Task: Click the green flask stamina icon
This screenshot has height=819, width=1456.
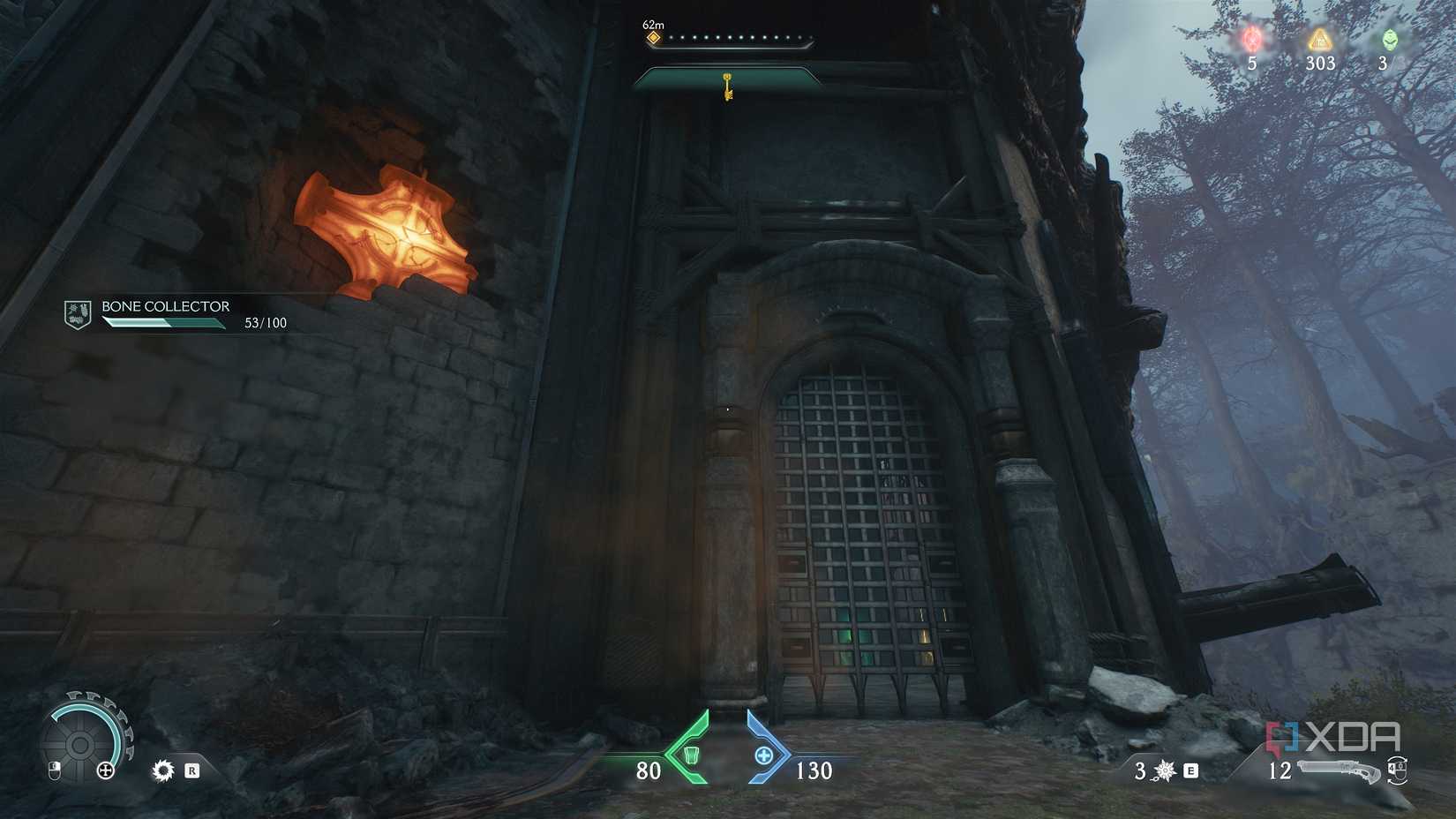Action: pyautogui.click(x=693, y=755)
